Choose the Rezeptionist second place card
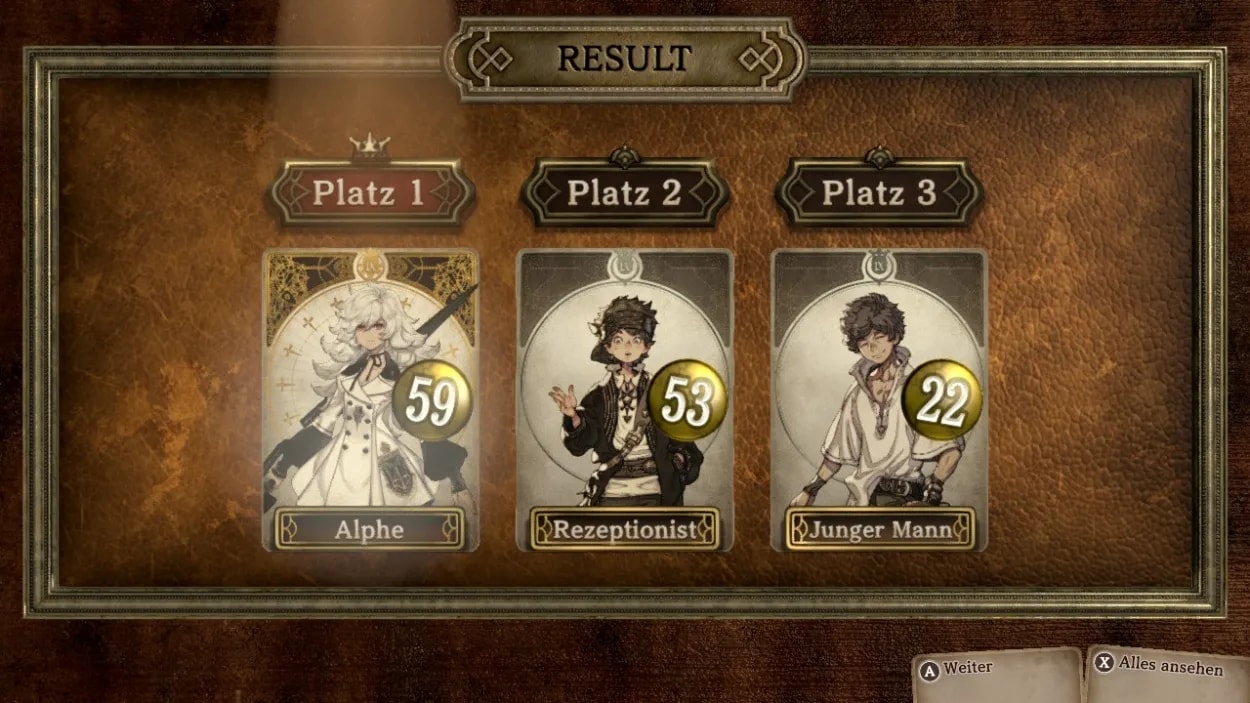This screenshot has height=703, width=1250. [x=625, y=400]
